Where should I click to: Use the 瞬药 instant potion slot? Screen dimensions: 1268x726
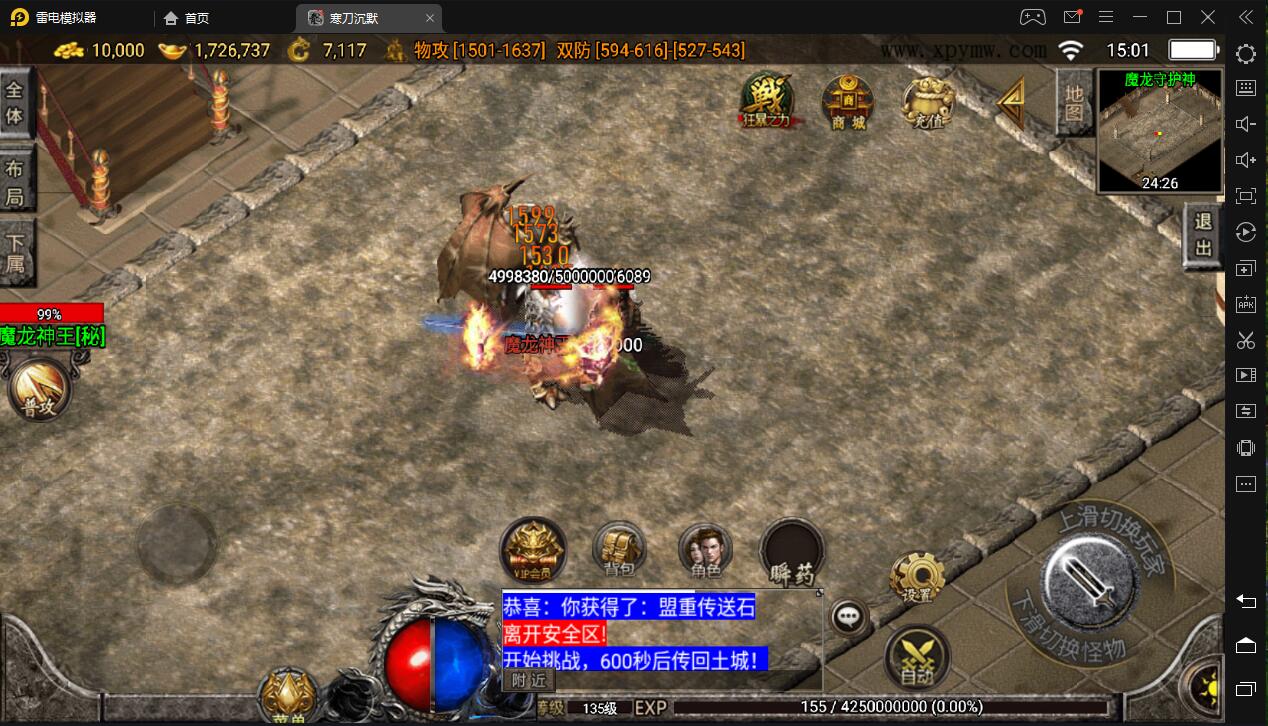point(791,551)
